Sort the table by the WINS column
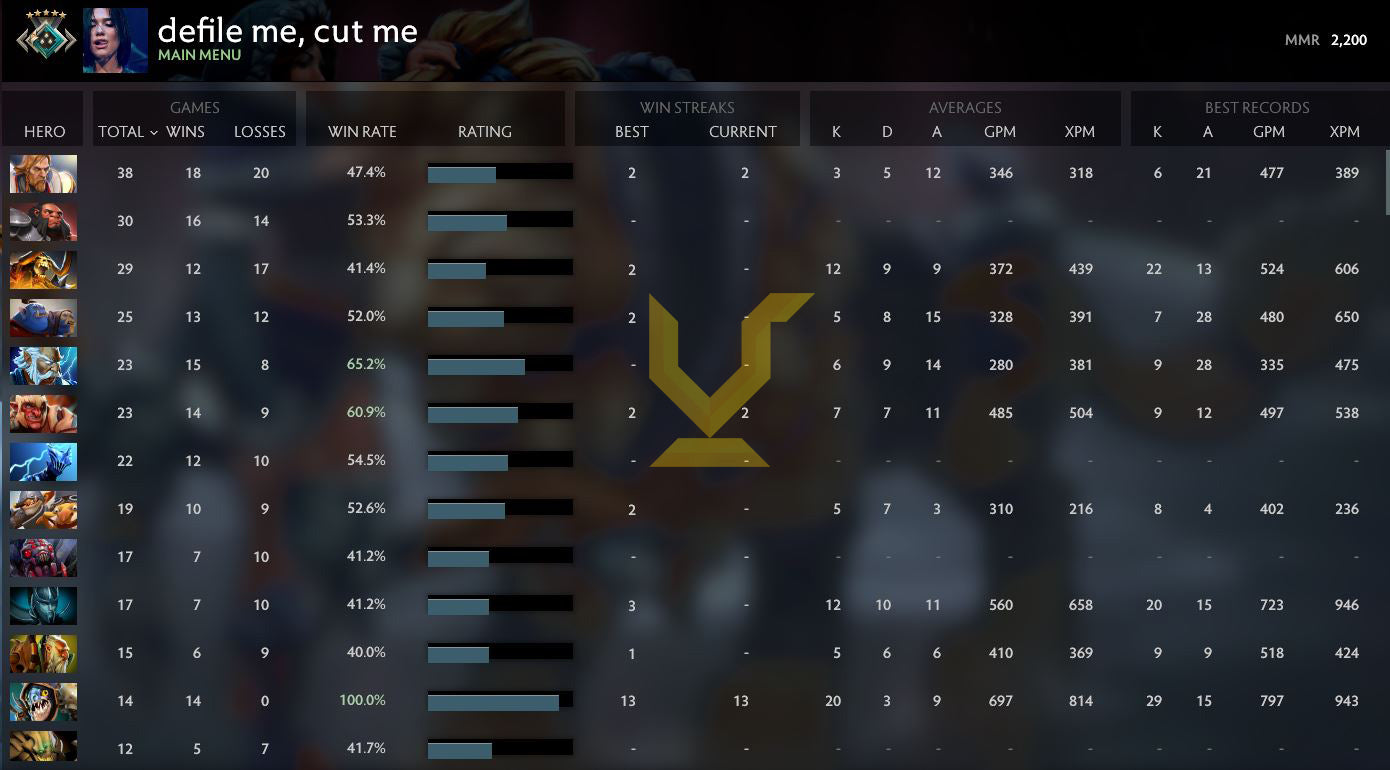1390x770 pixels. (x=192, y=131)
